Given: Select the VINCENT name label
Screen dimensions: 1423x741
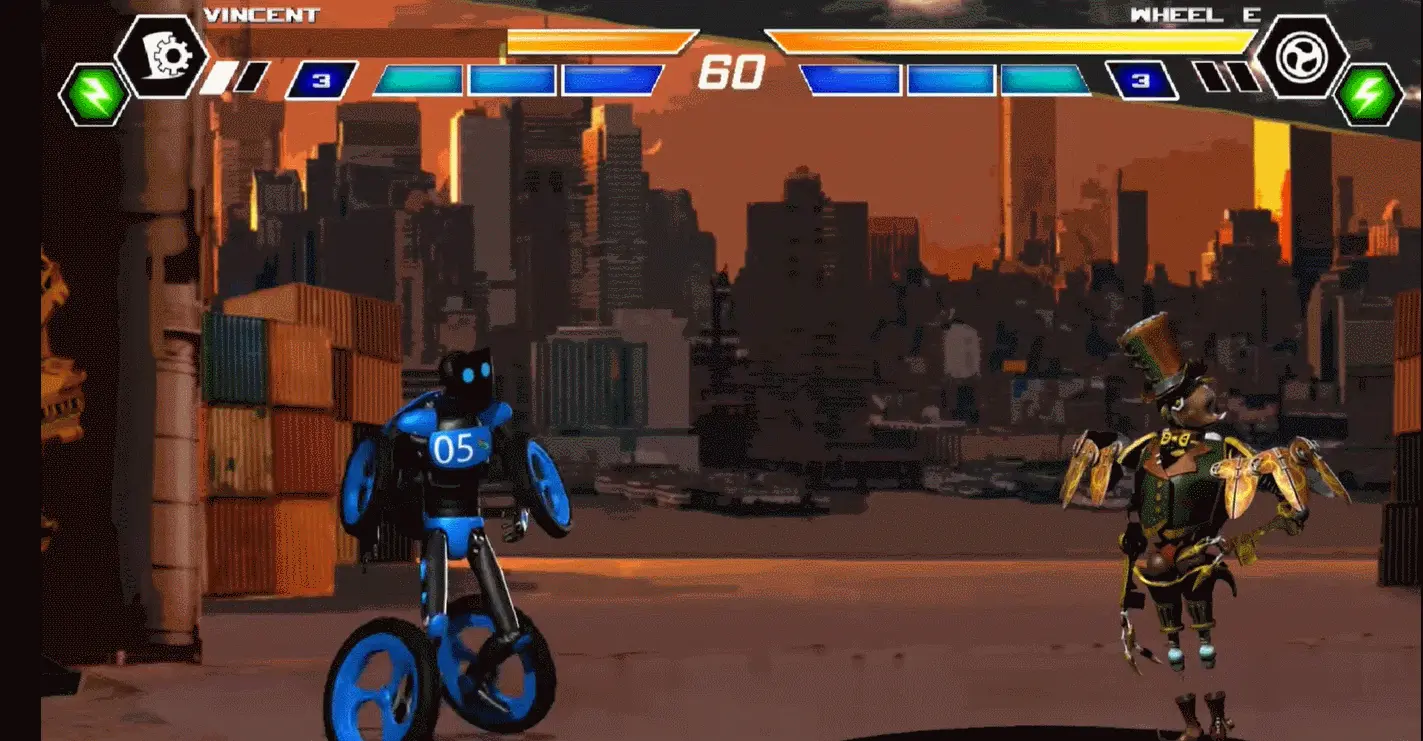Looking at the screenshot, I should coord(260,15).
